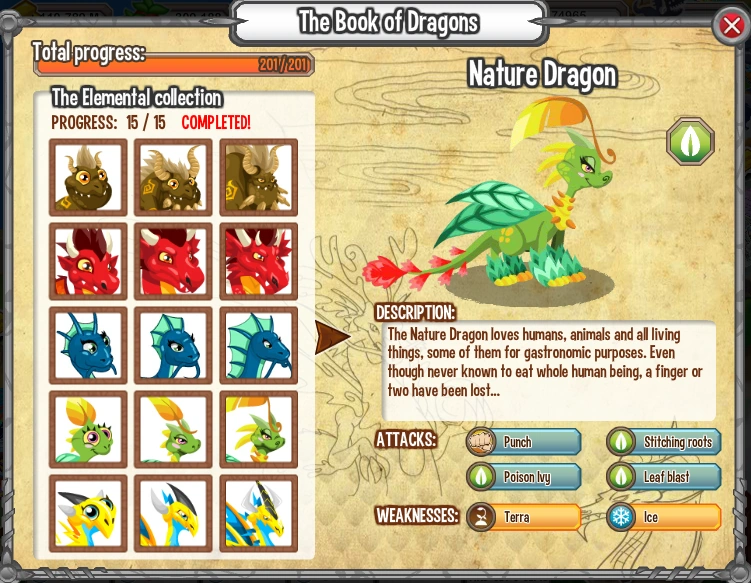Image resolution: width=751 pixels, height=583 pixels.
Task: Choose the adult Terra dragon portrait
Action: (x=258, y=177)
